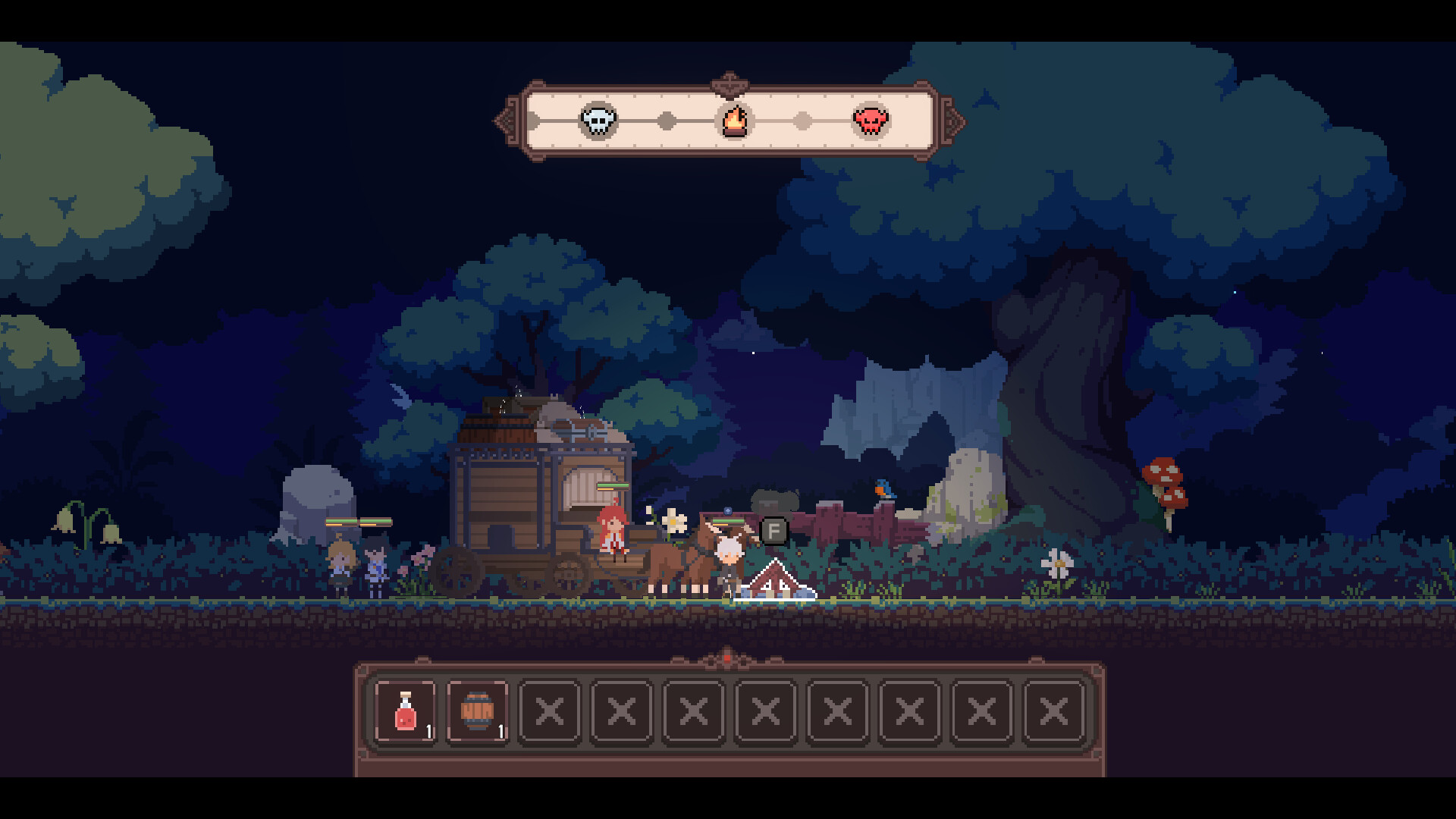This screenshot has width=1456, height=819.
Task: Toggle the third locked hotbar slot
Action: pyautogui.click(x=550, y=711)
